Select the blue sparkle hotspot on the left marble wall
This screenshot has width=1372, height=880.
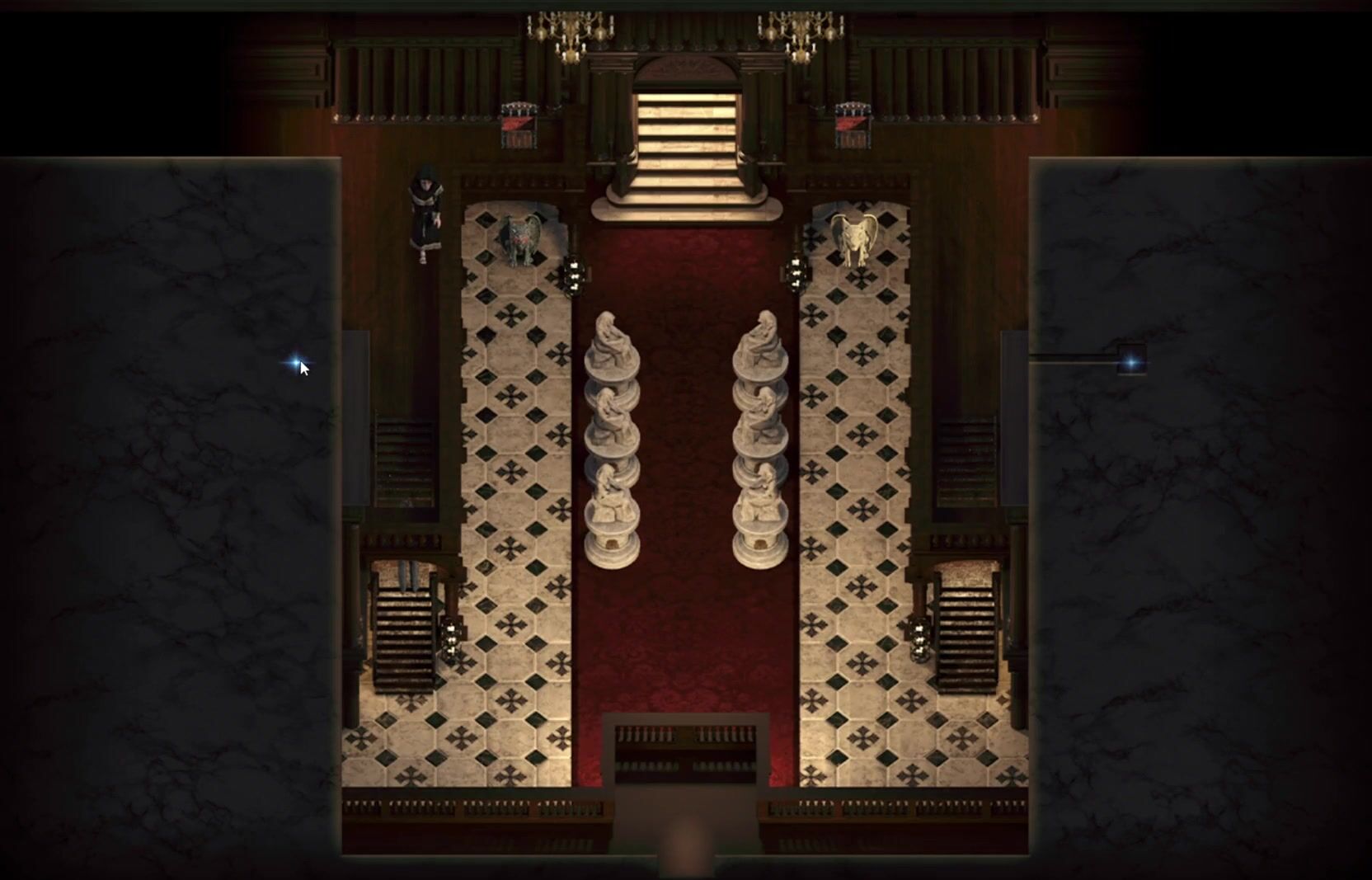294,362
